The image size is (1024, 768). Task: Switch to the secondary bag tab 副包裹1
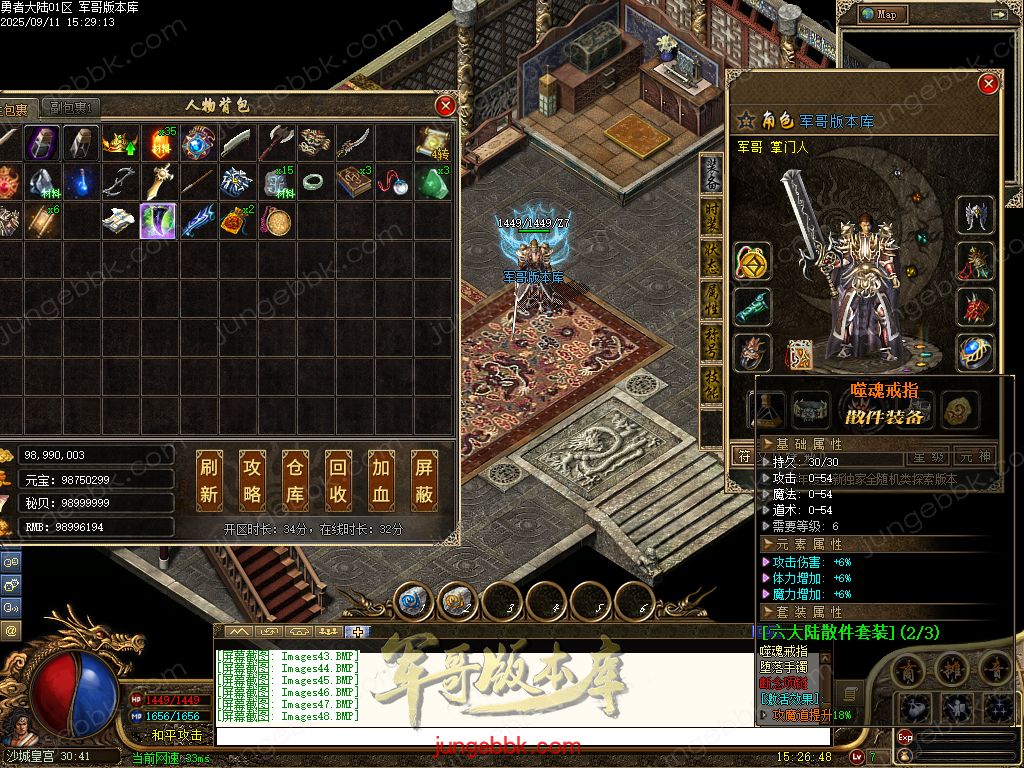click(72, 108)
